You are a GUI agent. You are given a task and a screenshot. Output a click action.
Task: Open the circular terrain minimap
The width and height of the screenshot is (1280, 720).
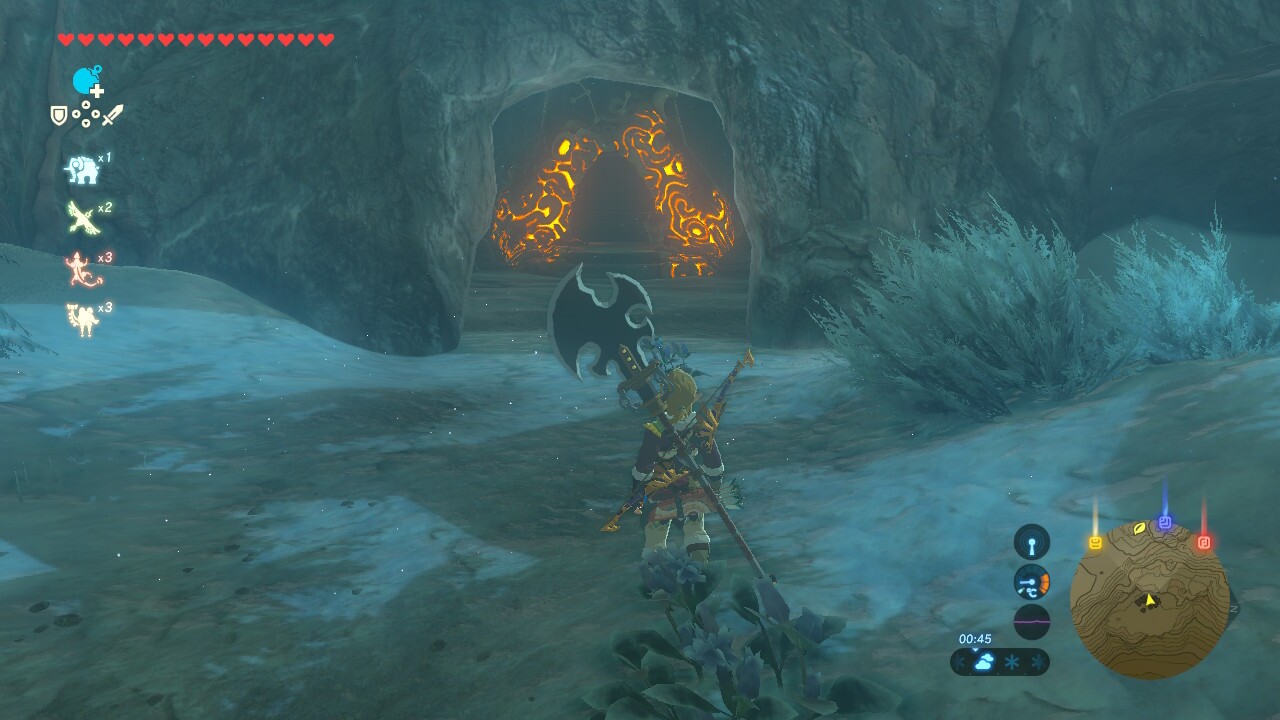click(x=1149, y=600)
